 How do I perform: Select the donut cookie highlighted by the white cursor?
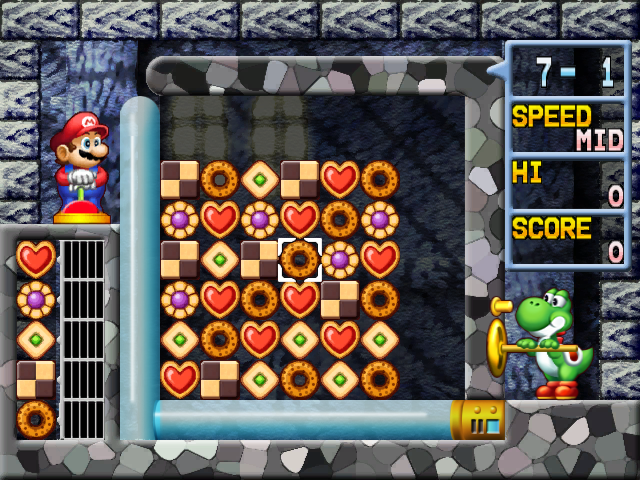click(x=300, y=259)
